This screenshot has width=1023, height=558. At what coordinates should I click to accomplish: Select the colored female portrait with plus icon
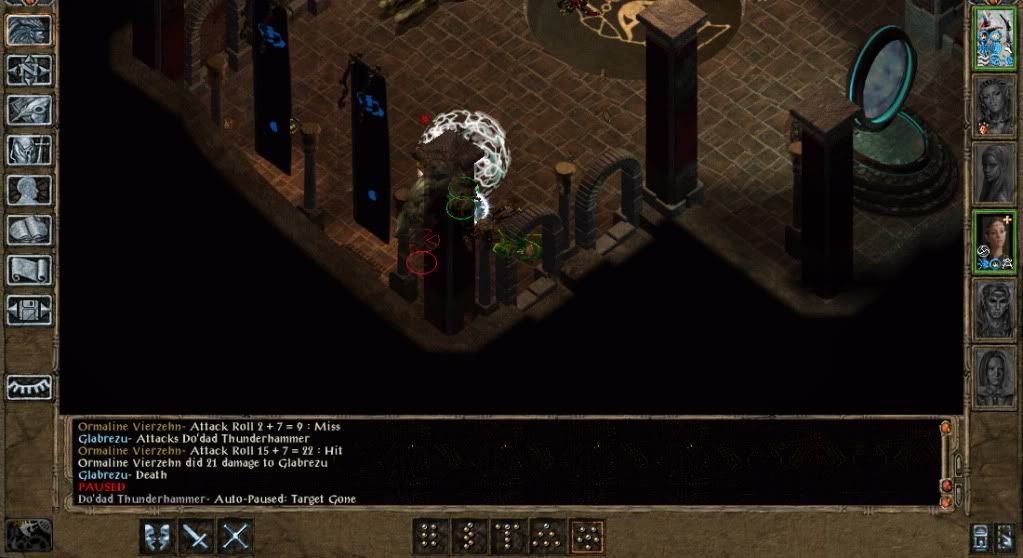pyautogui.click(x=995, y=240)
